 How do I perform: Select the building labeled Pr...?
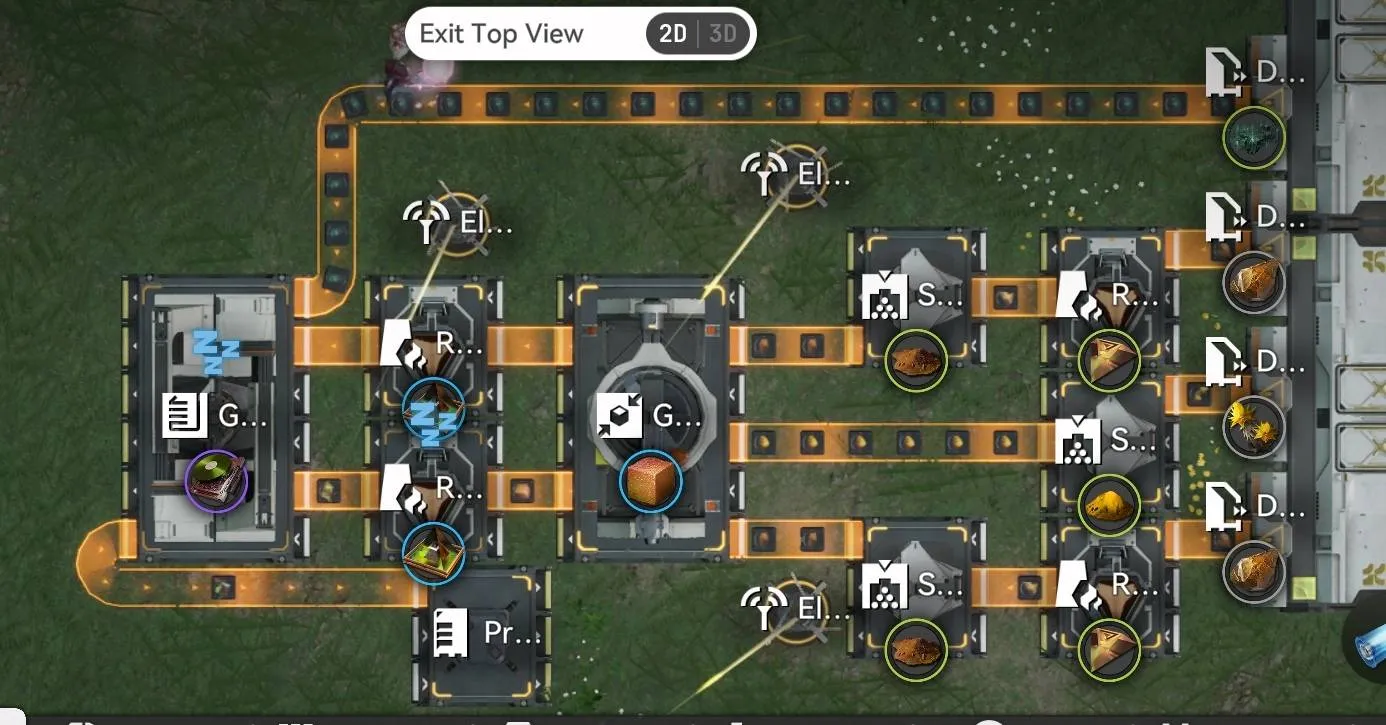coord(487,634)
